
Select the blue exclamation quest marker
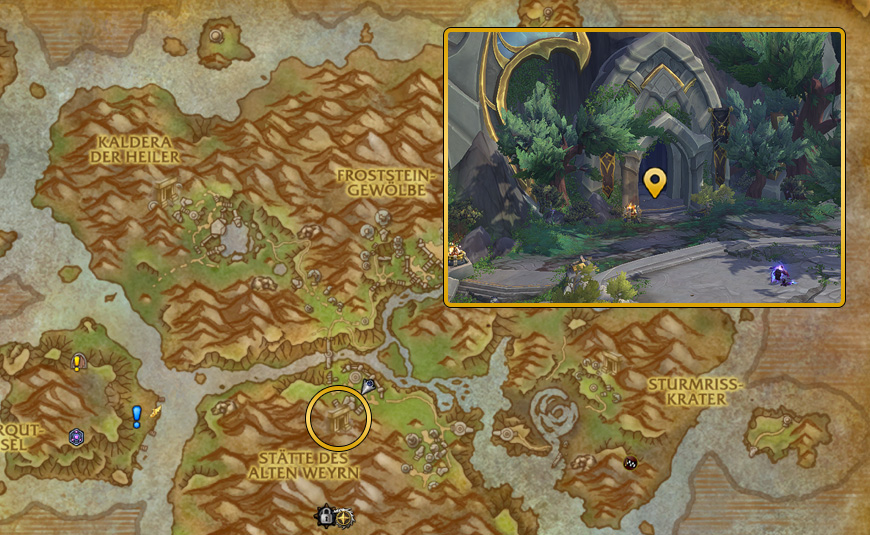coord(137,416)
